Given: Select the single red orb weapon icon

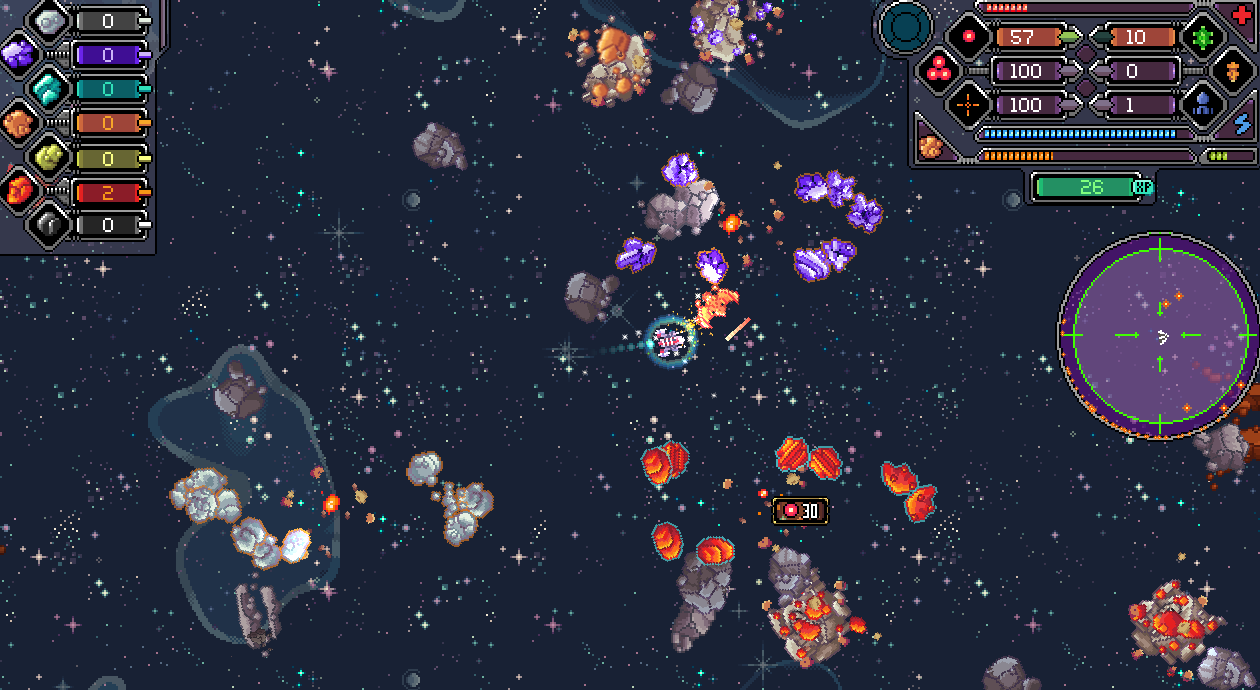Looking at the screenshot, I should click(x=968, y=38).
